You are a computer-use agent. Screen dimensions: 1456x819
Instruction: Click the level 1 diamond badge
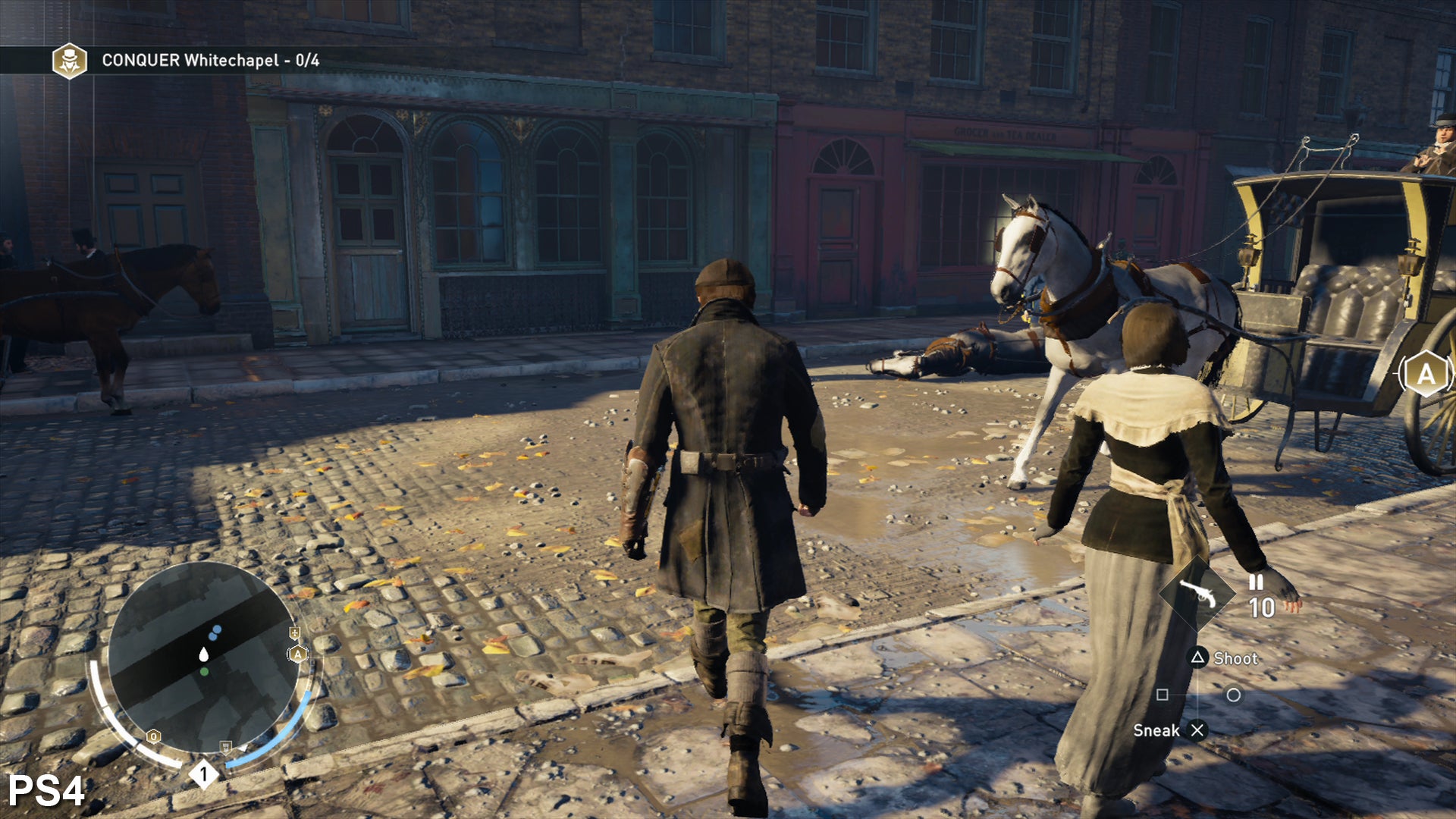pos(203,773)
